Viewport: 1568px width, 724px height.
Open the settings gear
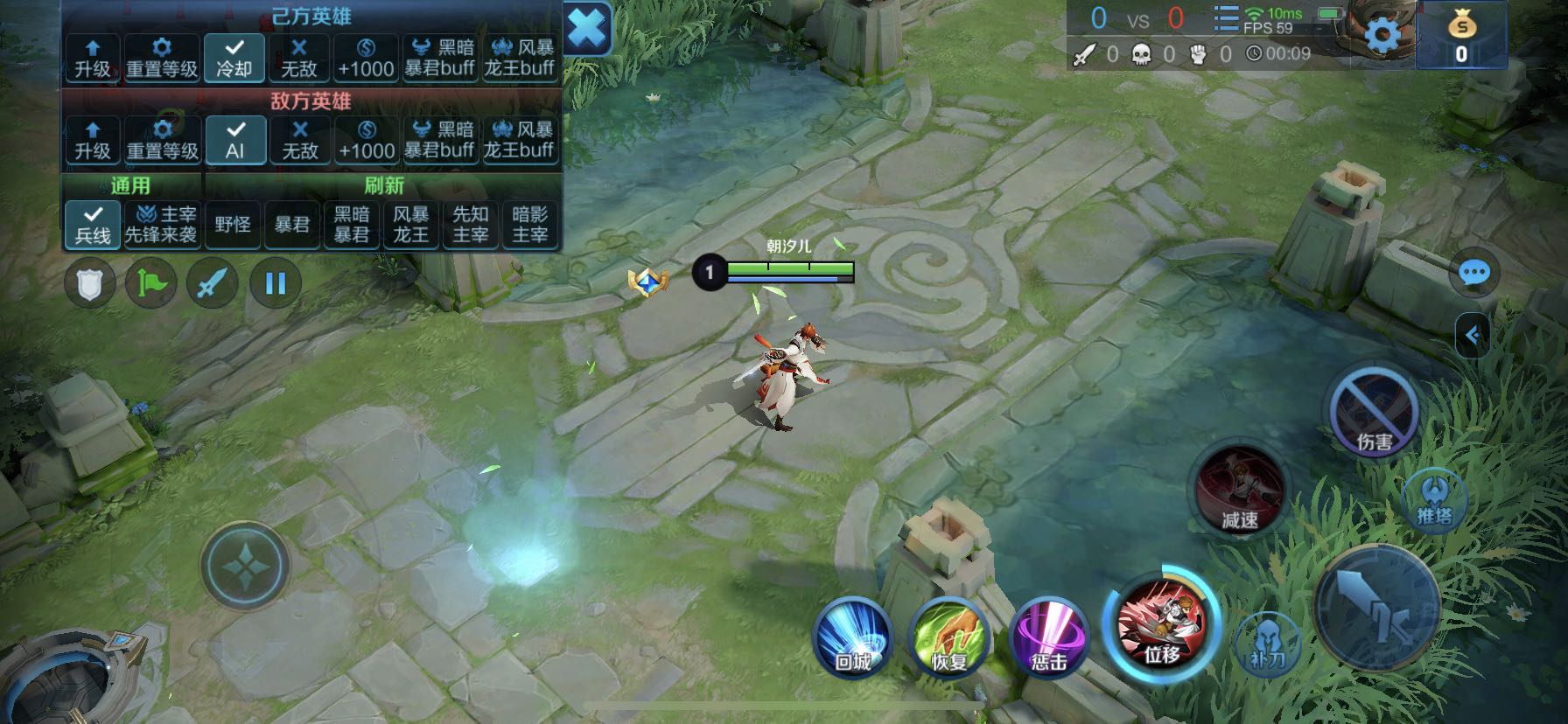coord(1382,36)
